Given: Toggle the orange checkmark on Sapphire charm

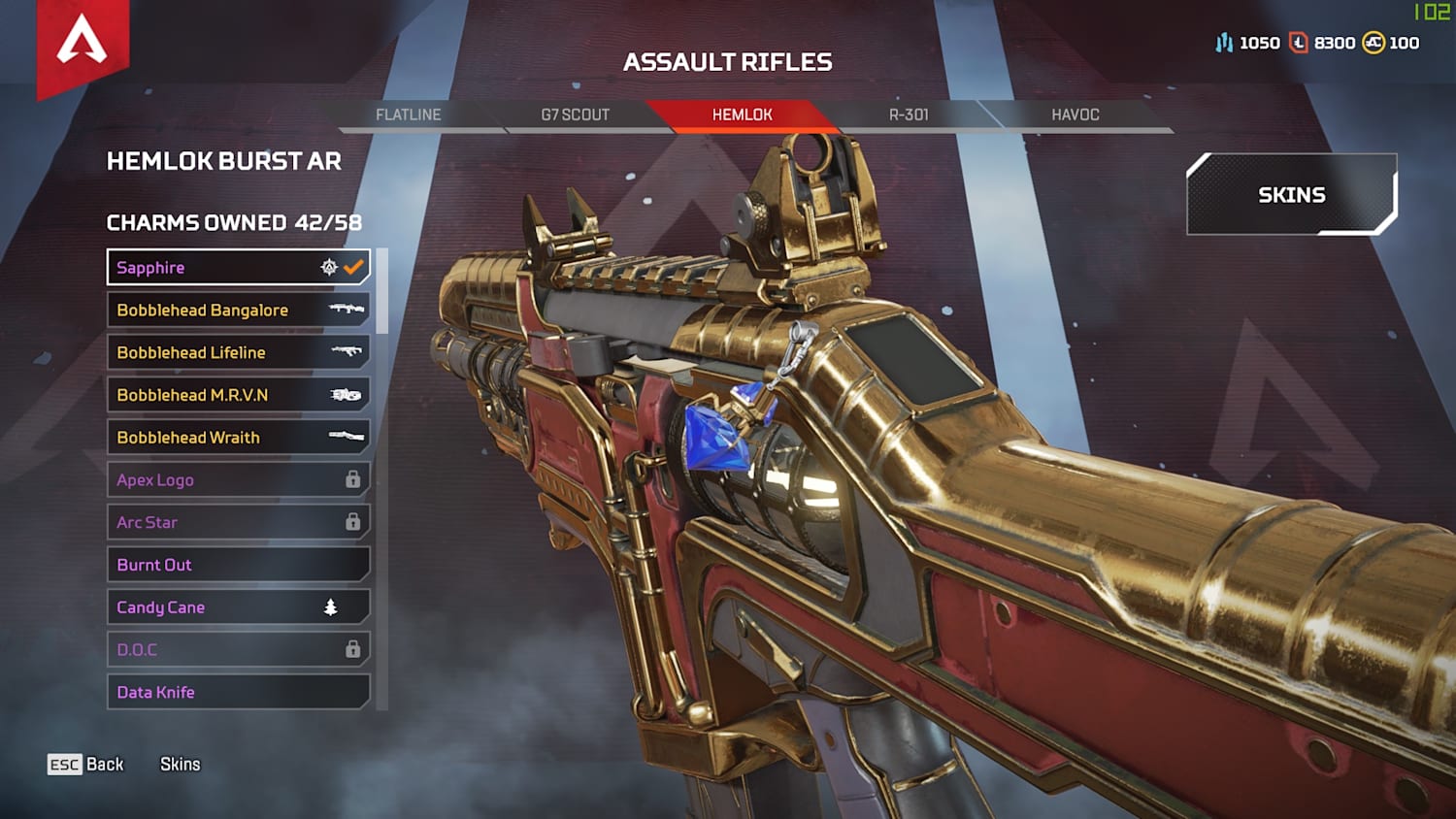Looking at the screenshot, I should [x=354, y=267].
